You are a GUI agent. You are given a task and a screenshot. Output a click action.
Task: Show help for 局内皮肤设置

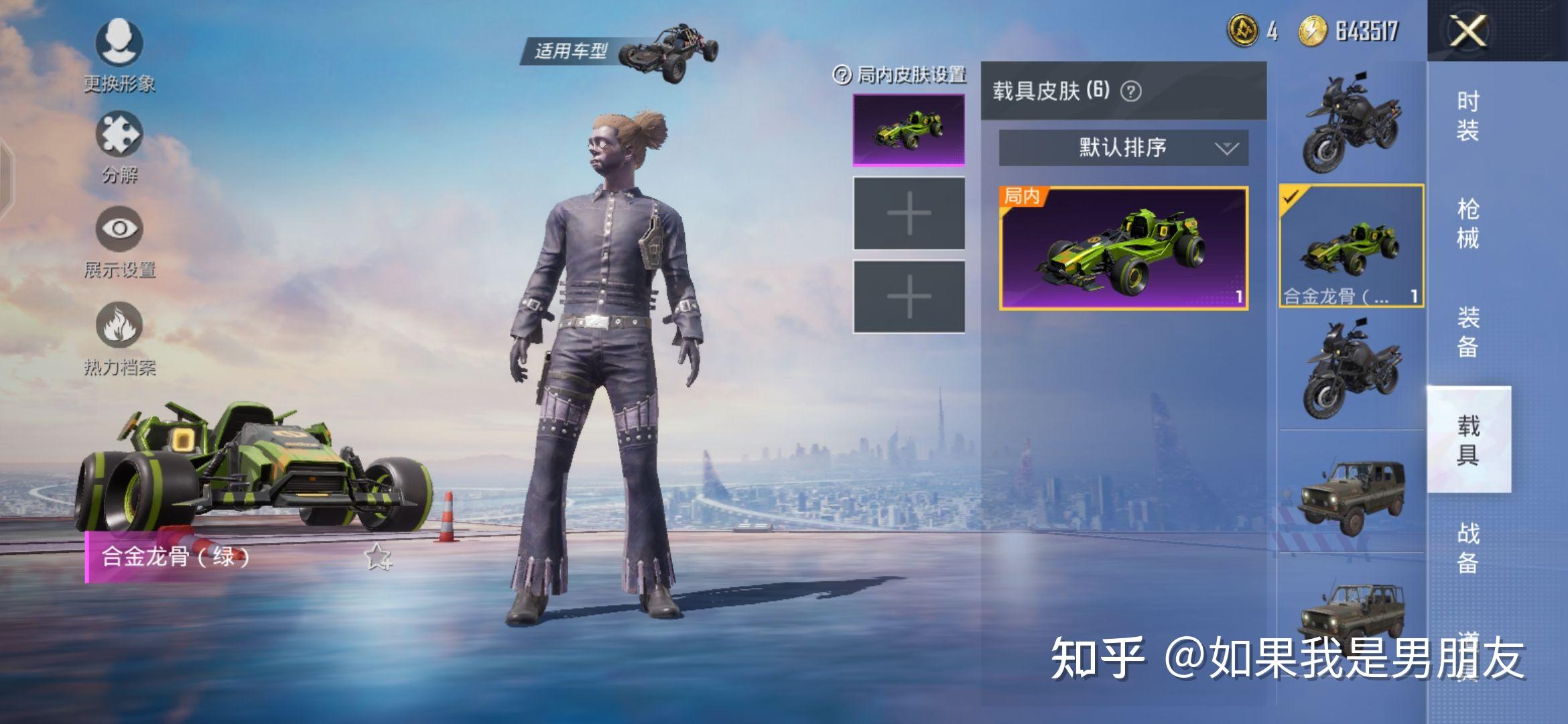click(x=842, y=74)
